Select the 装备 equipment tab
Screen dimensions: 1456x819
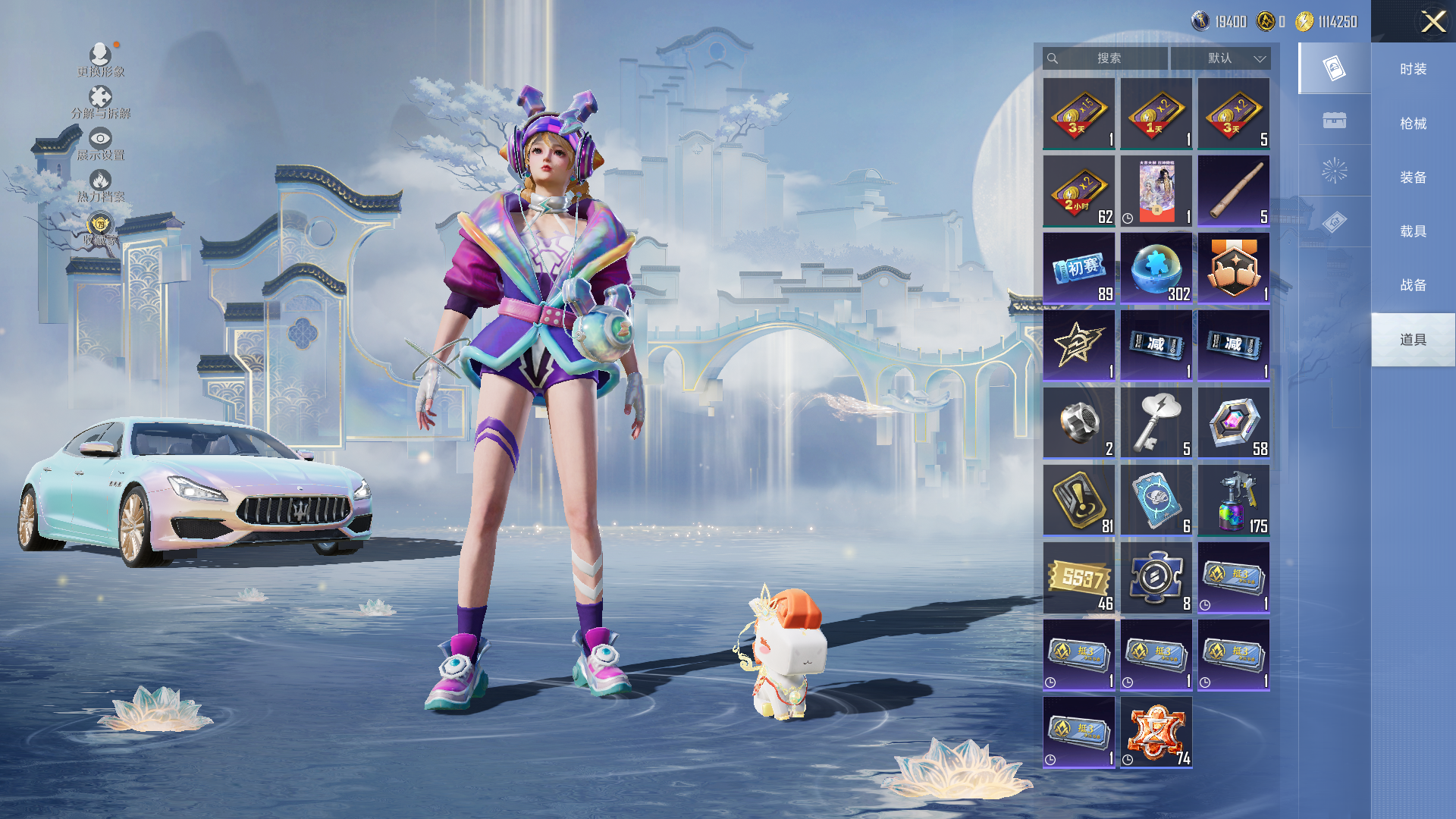pos(1413,177)
